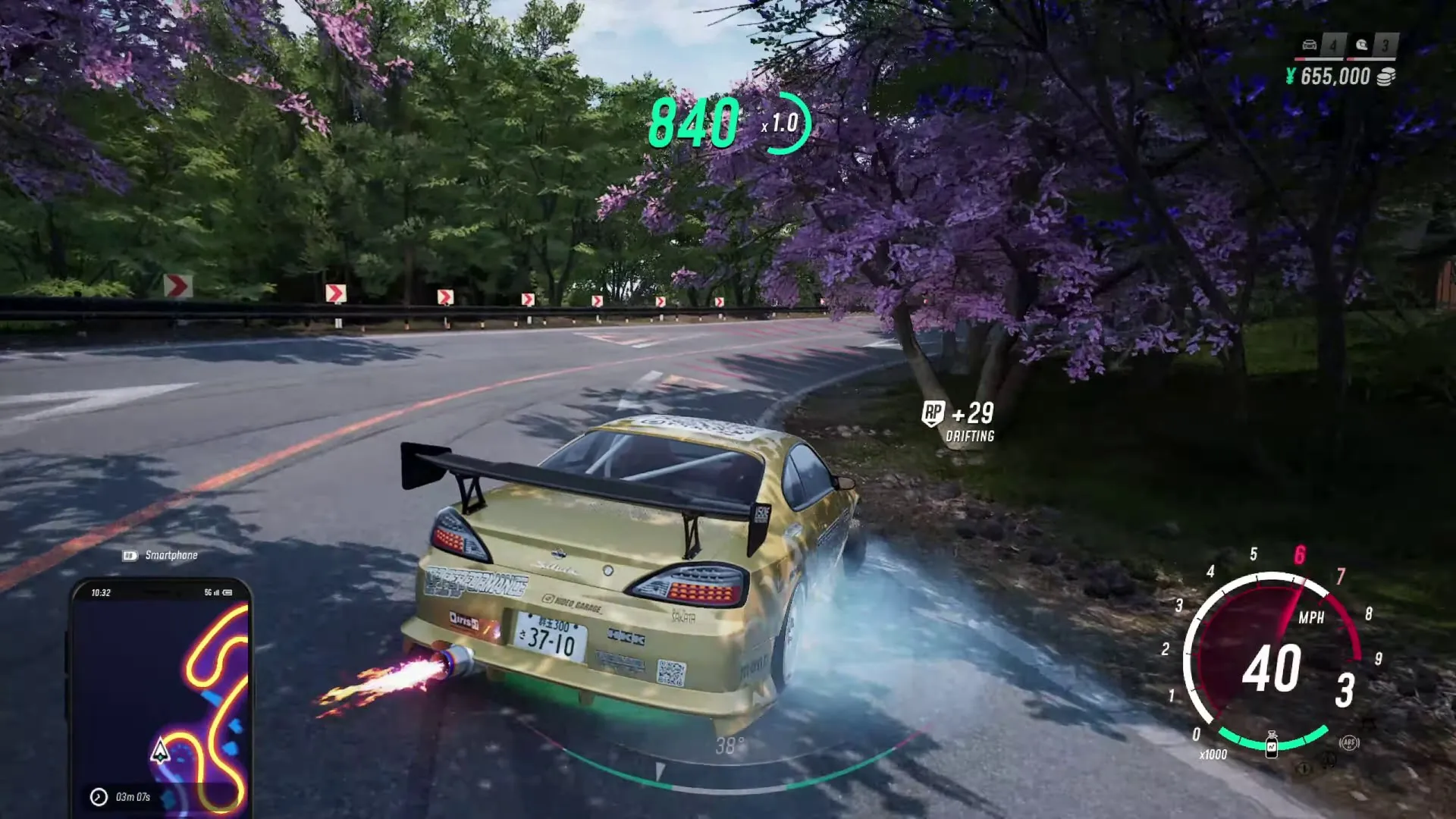Click the battery icon on the phone status bar
The height and width of the screenshot is (819, 1456).
pyautogui.click(x=226, y=594)
